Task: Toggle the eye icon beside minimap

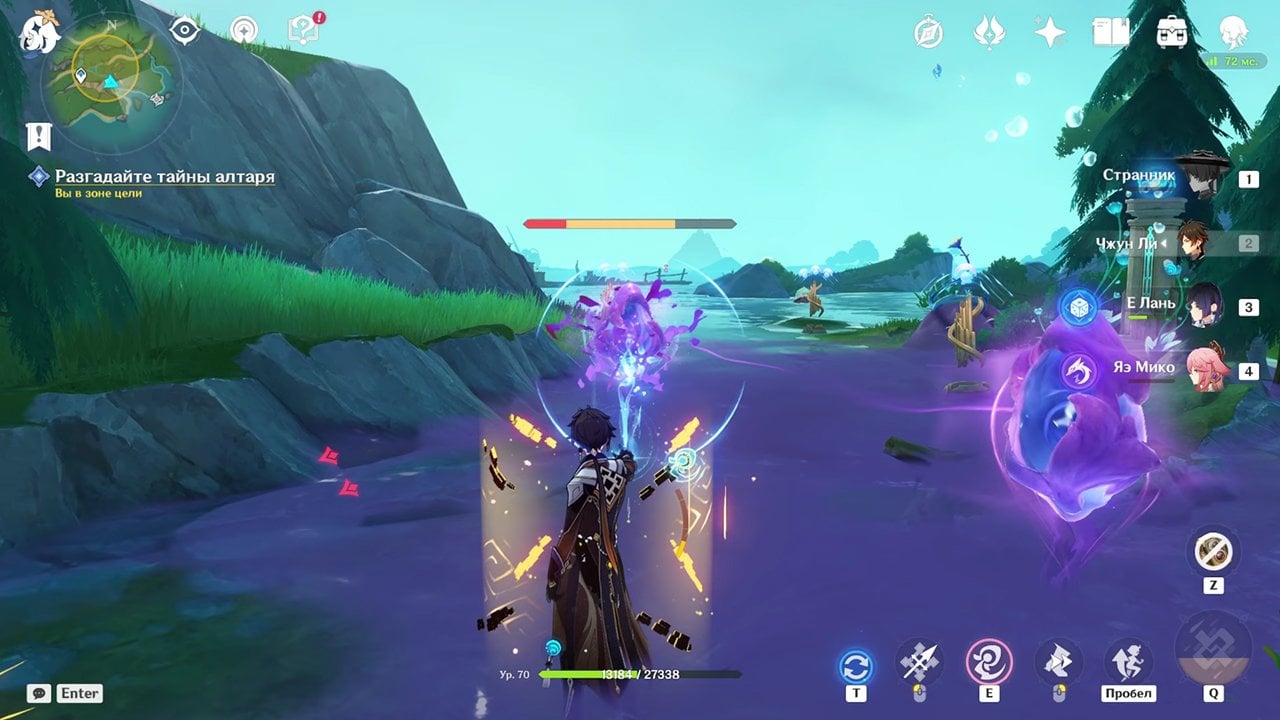Action: coord(185,31)
